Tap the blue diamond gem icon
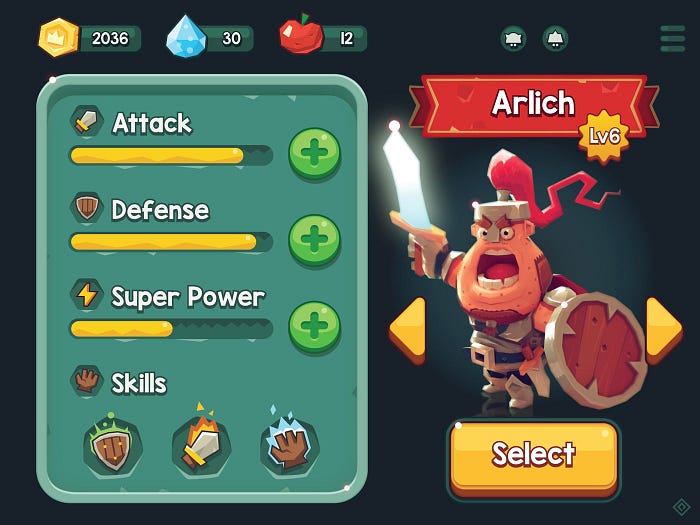This screenshot has width=700, height=525. pyautogui.click(x=187, y=37)
